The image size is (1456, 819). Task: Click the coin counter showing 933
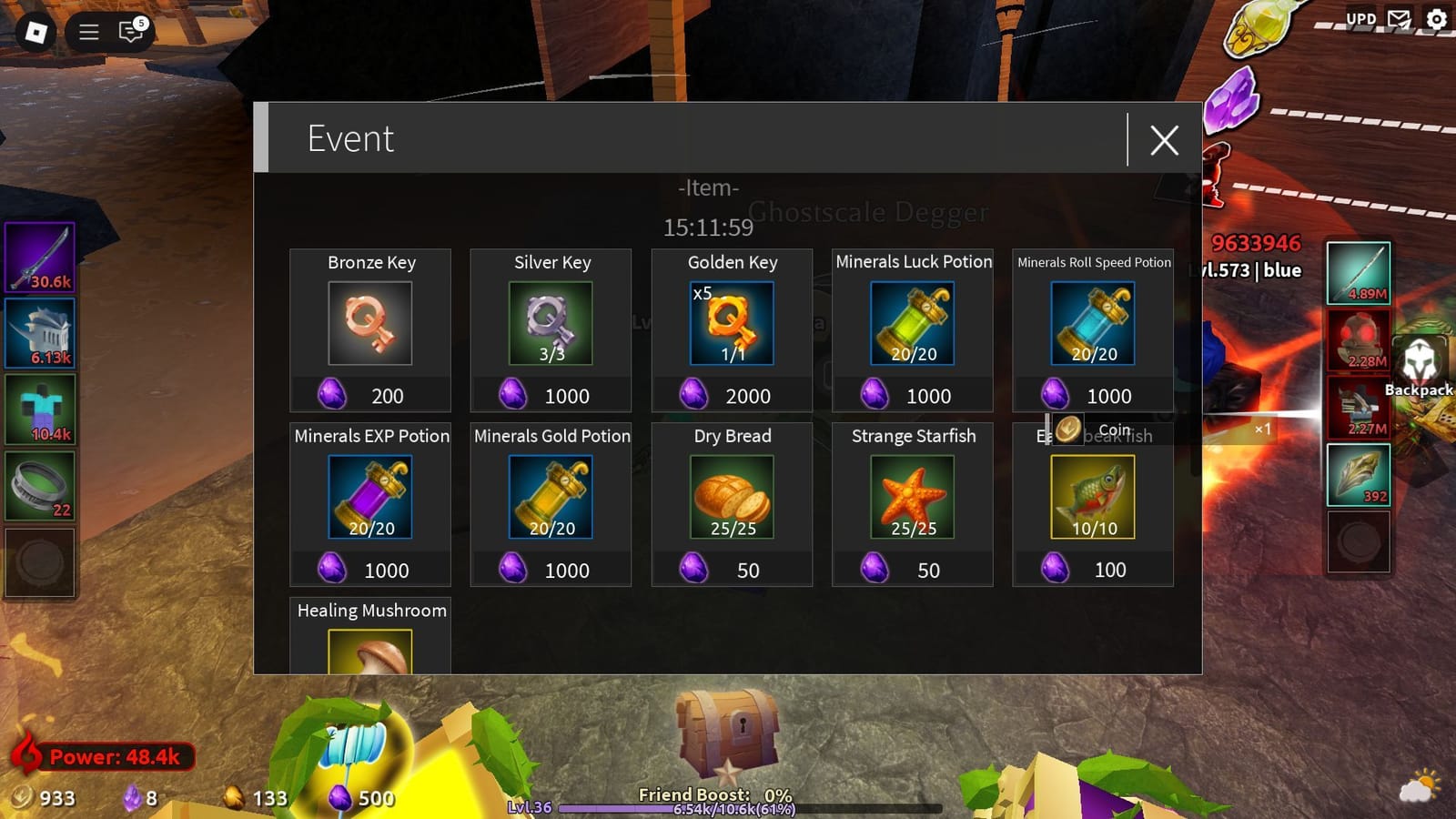point(36,799)
